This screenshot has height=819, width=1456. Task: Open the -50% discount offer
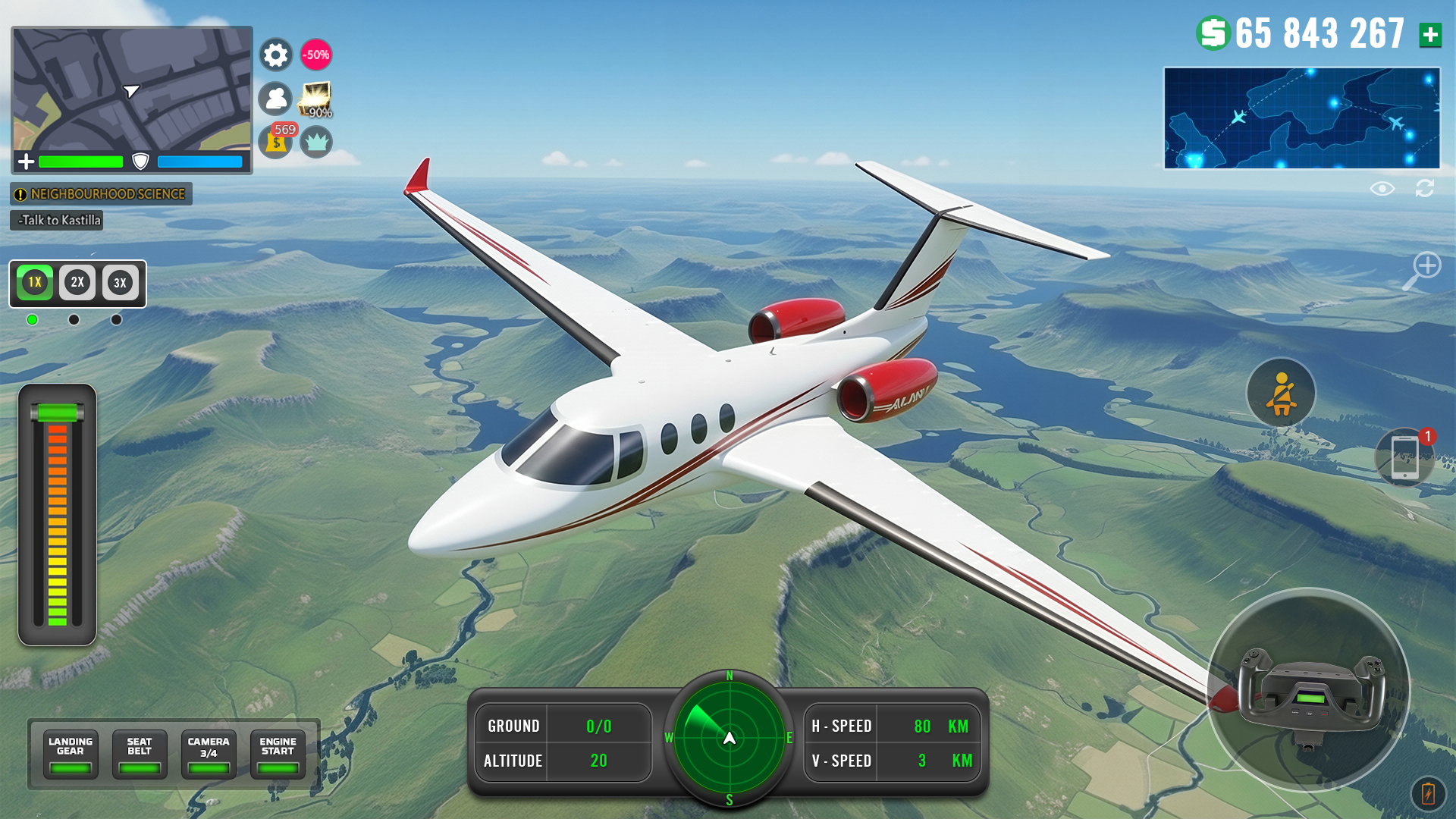[x=316, y=54]
